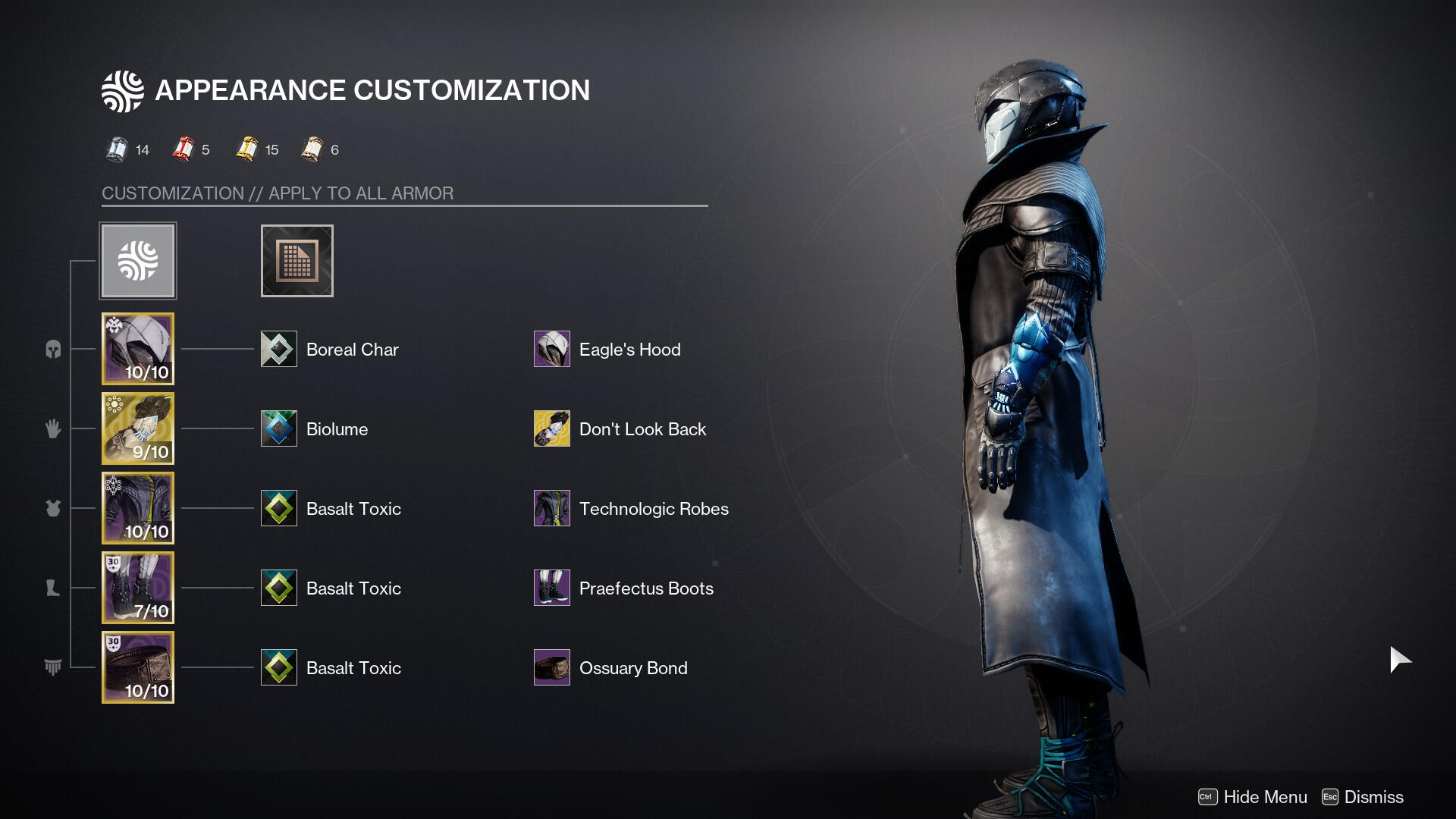Open the Biolume gauntlet shader
1456x819 pixels.
pyautogui.click(x=279, y=428)
